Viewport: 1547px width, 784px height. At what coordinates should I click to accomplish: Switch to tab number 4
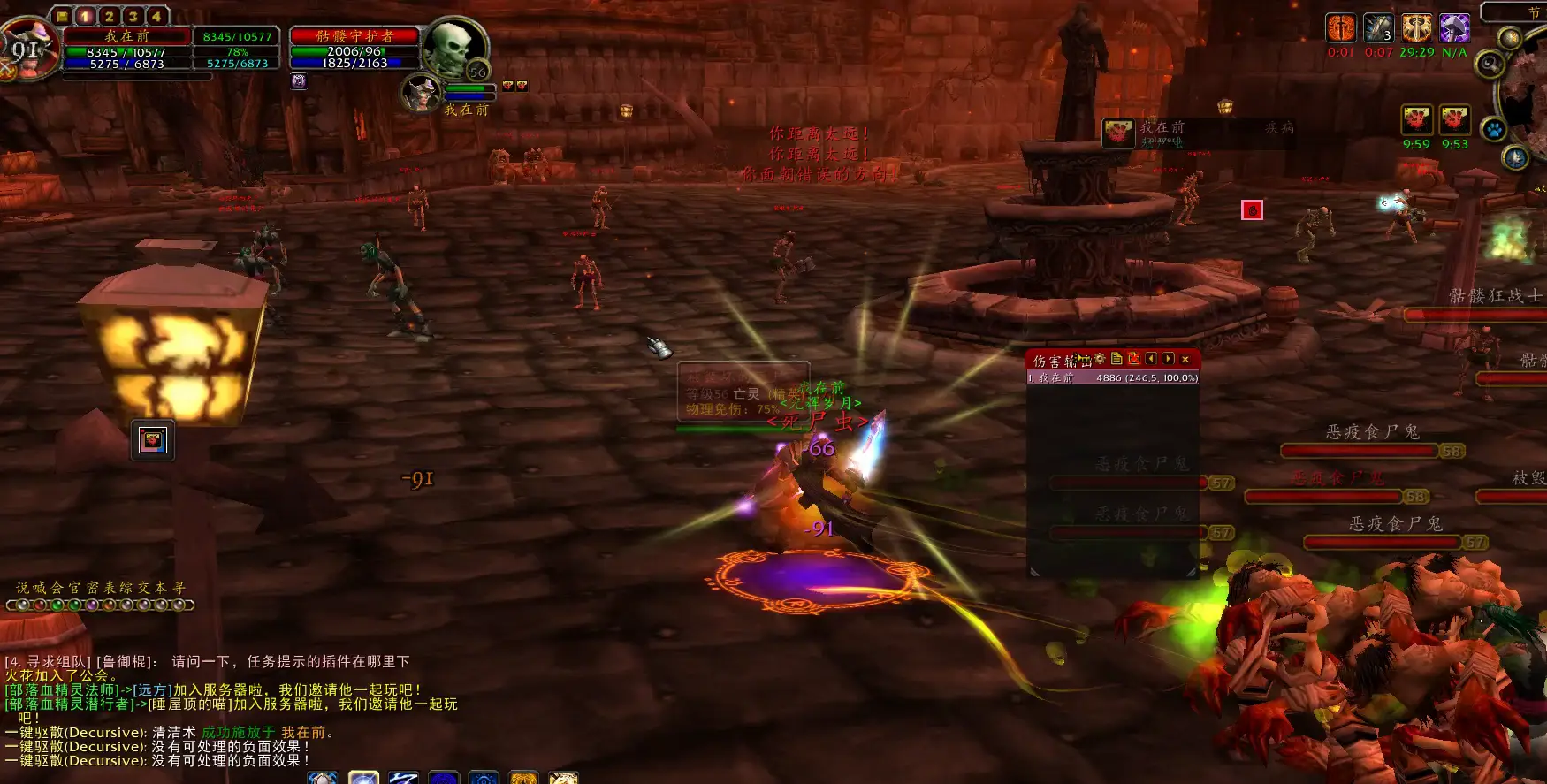[156, 16]
